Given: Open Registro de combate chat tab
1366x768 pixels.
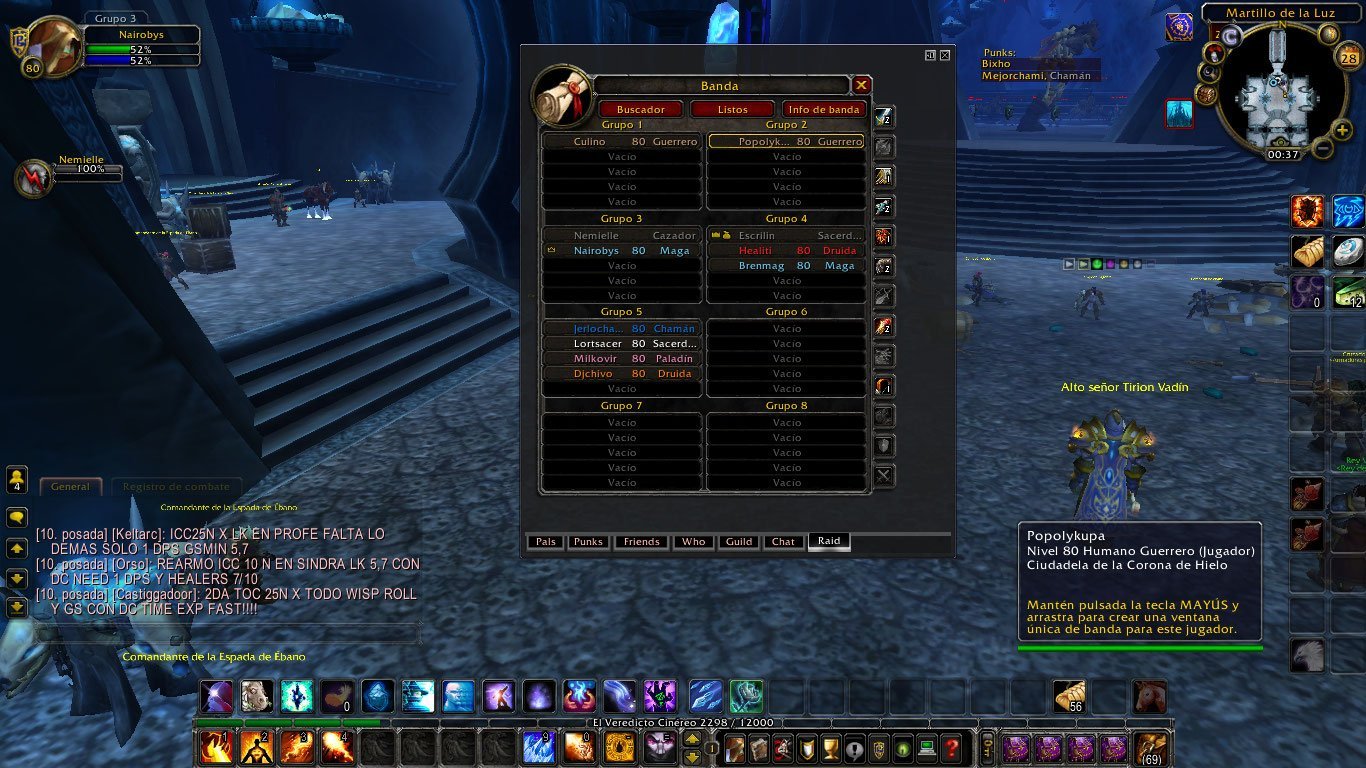Looking at the screenshot, I should [174, 487].
